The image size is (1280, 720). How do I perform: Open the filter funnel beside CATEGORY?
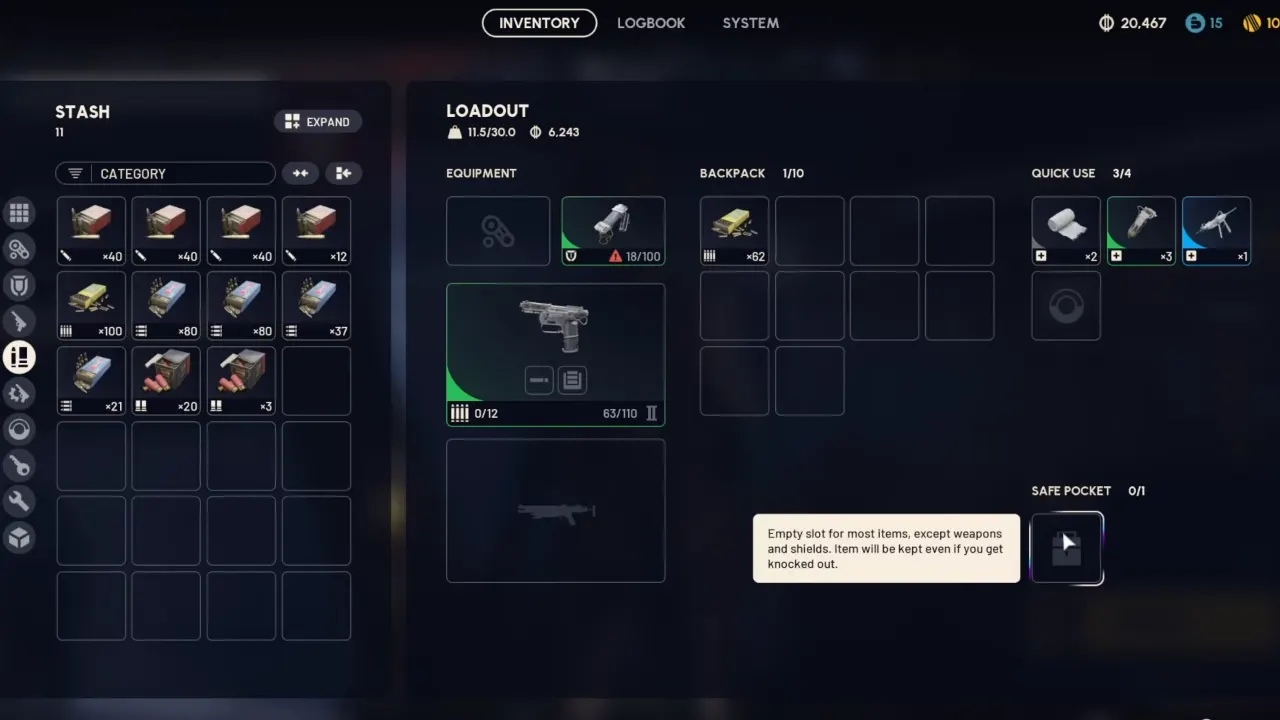[74, 173]
